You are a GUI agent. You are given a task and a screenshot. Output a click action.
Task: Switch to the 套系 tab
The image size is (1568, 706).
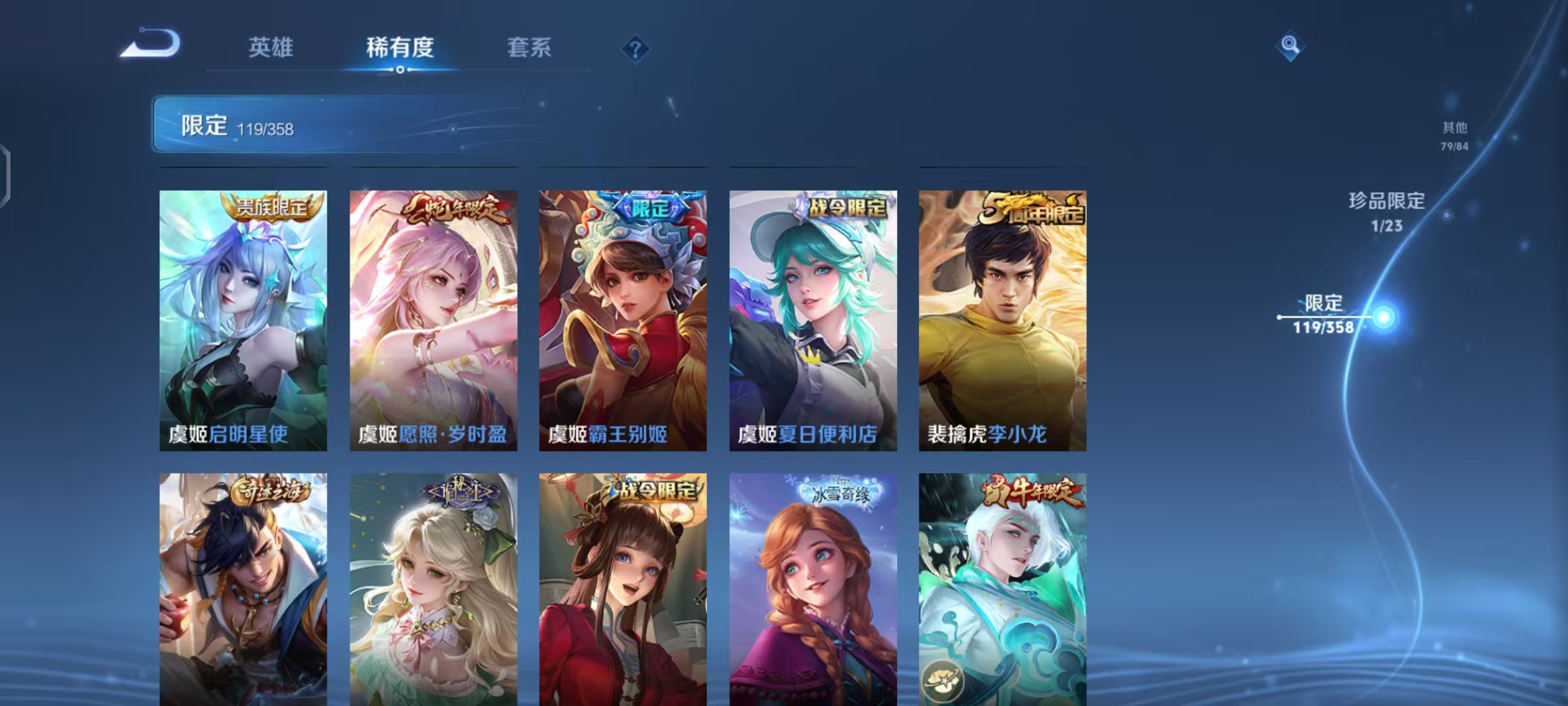point(529,48)
